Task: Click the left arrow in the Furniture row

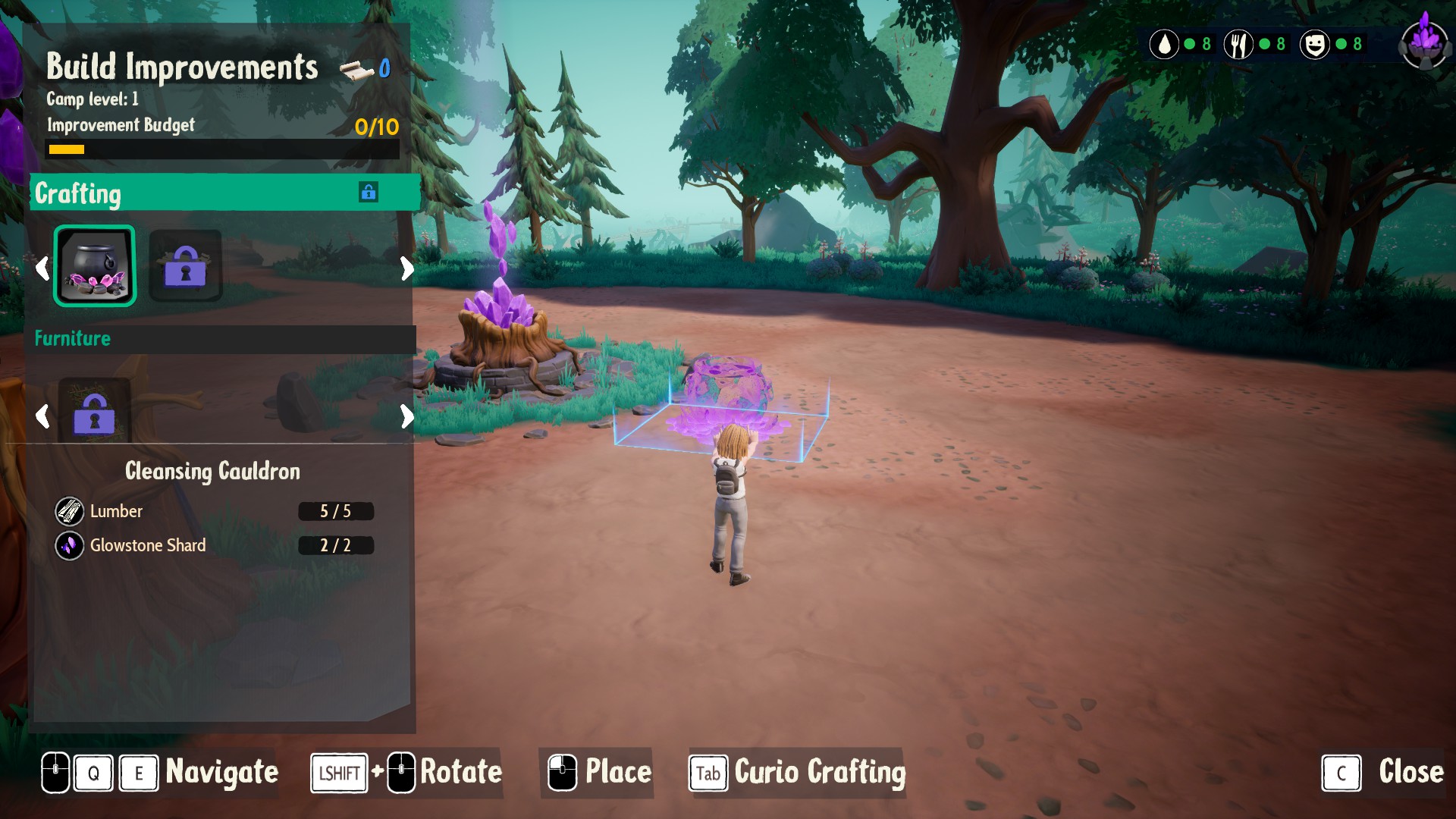Action: click(x=42, y=416)
